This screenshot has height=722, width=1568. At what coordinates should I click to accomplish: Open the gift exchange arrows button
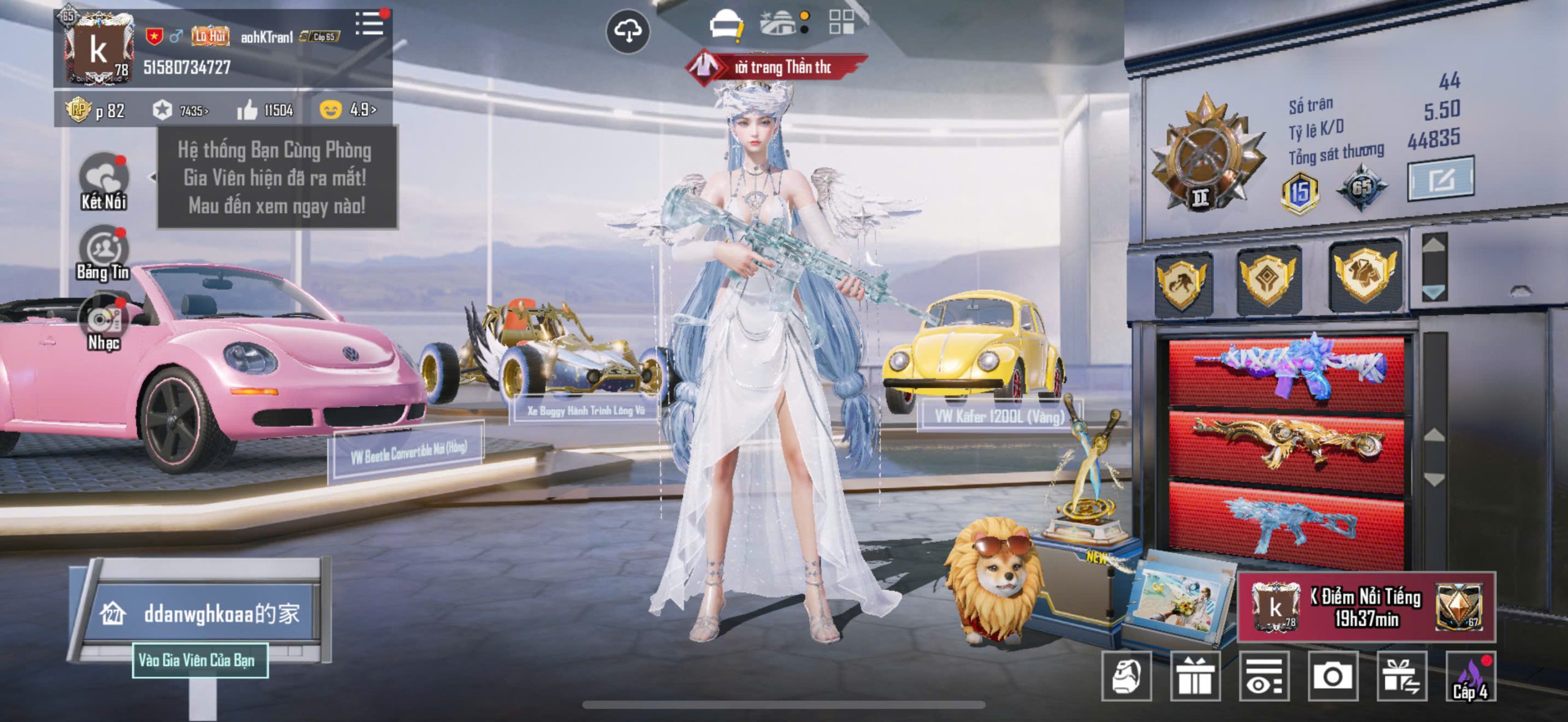click(x=1401, y=676)
